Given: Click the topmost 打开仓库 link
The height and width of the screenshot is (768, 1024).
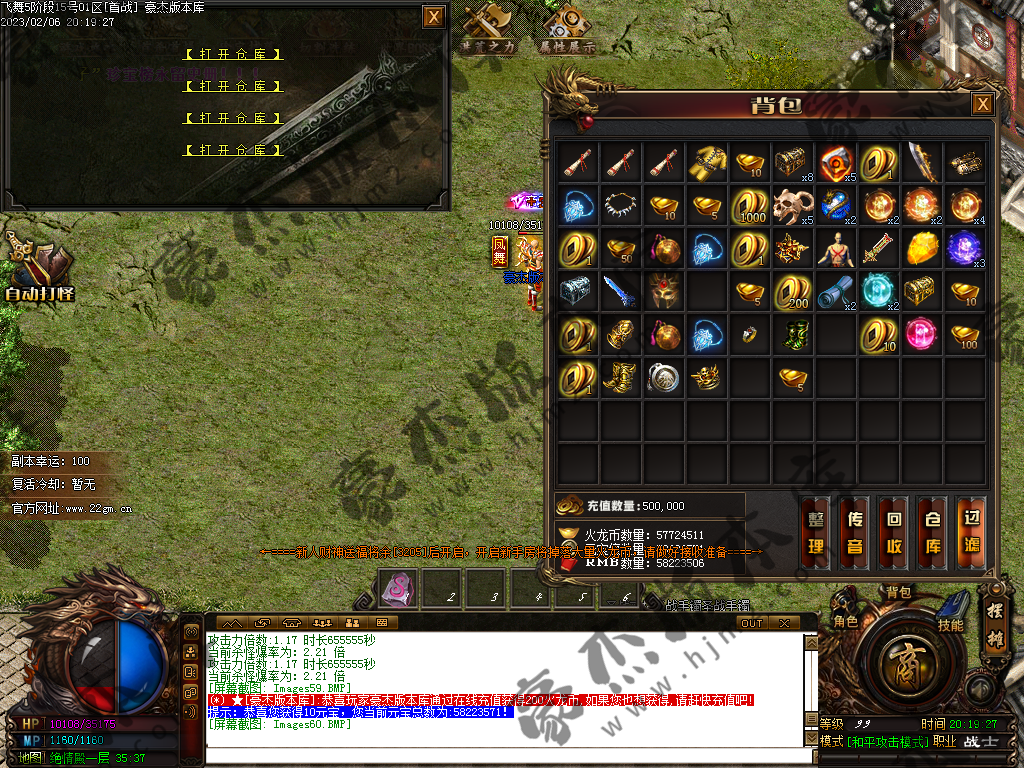Looking at the screenshot, I should click(x=234, y=54).
